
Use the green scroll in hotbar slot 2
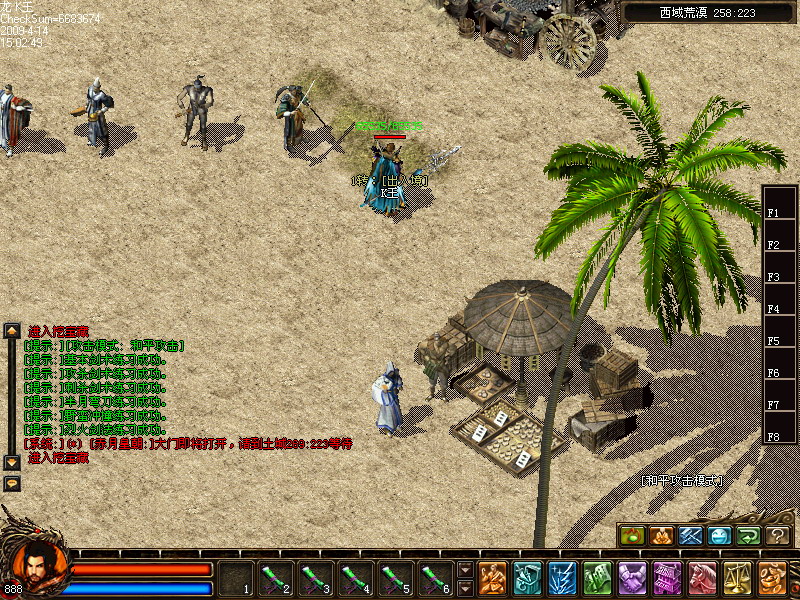[275, 578]
